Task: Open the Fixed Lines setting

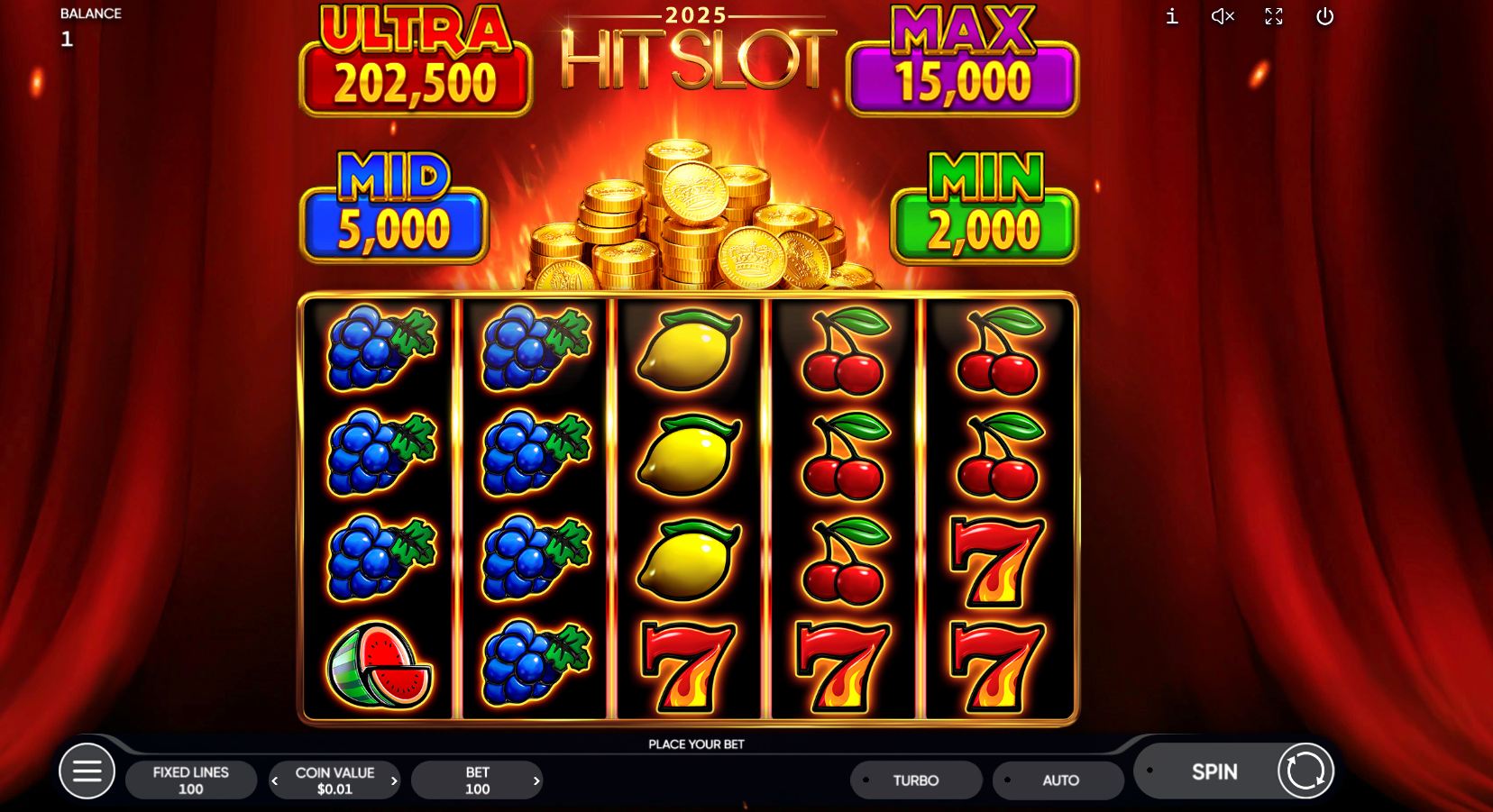Action: click(x=190, y=780)
